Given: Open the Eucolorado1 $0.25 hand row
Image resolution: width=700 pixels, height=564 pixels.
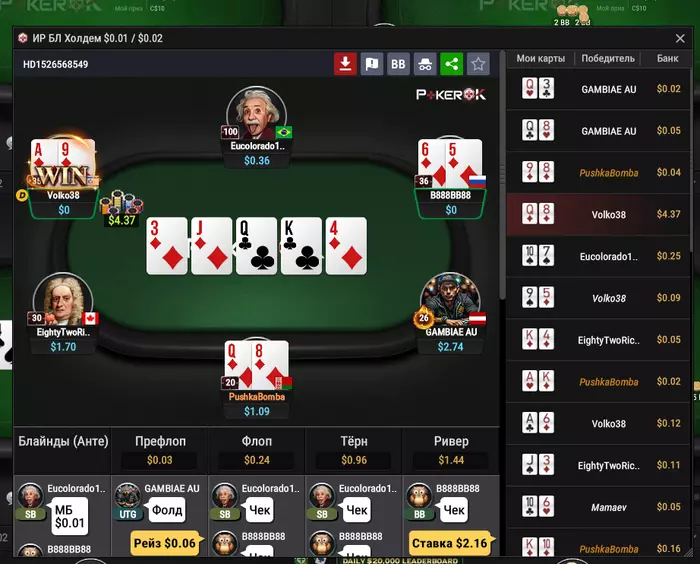Looking at the screenshot, I should pos(601,256).
